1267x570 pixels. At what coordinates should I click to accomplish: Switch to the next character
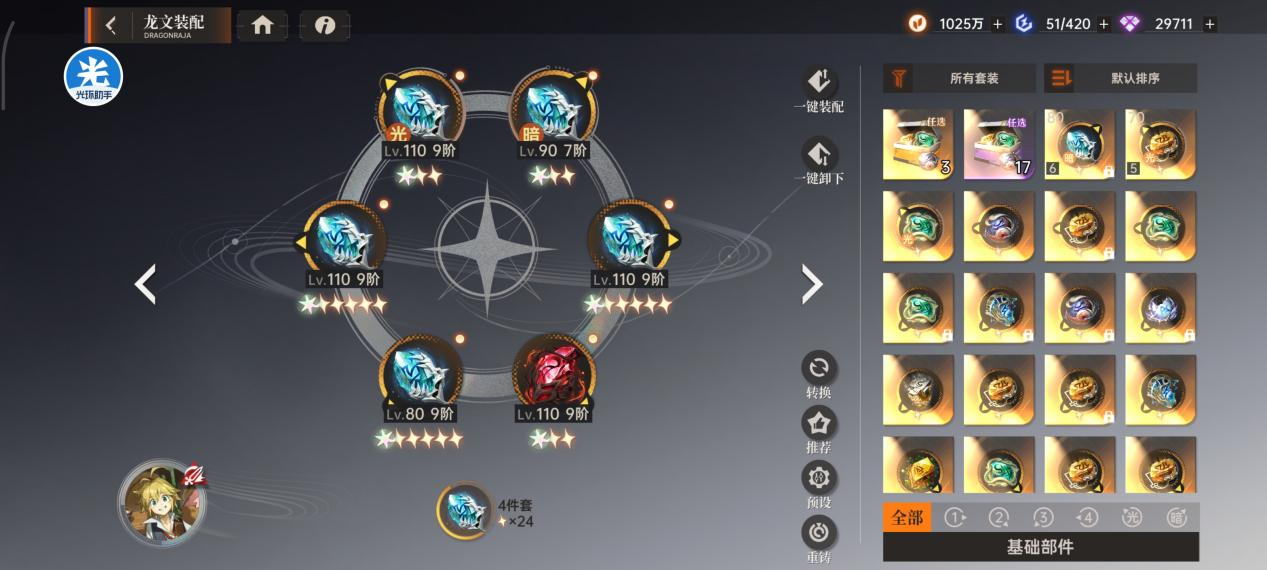[x=812, y=285]
